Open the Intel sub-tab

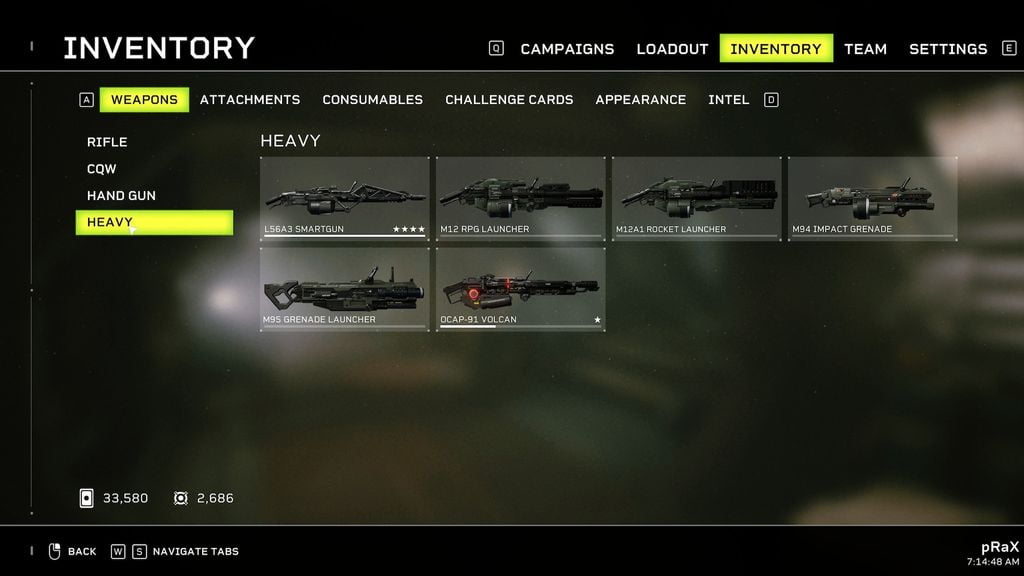pyautogui.click(x=728, y=100)
